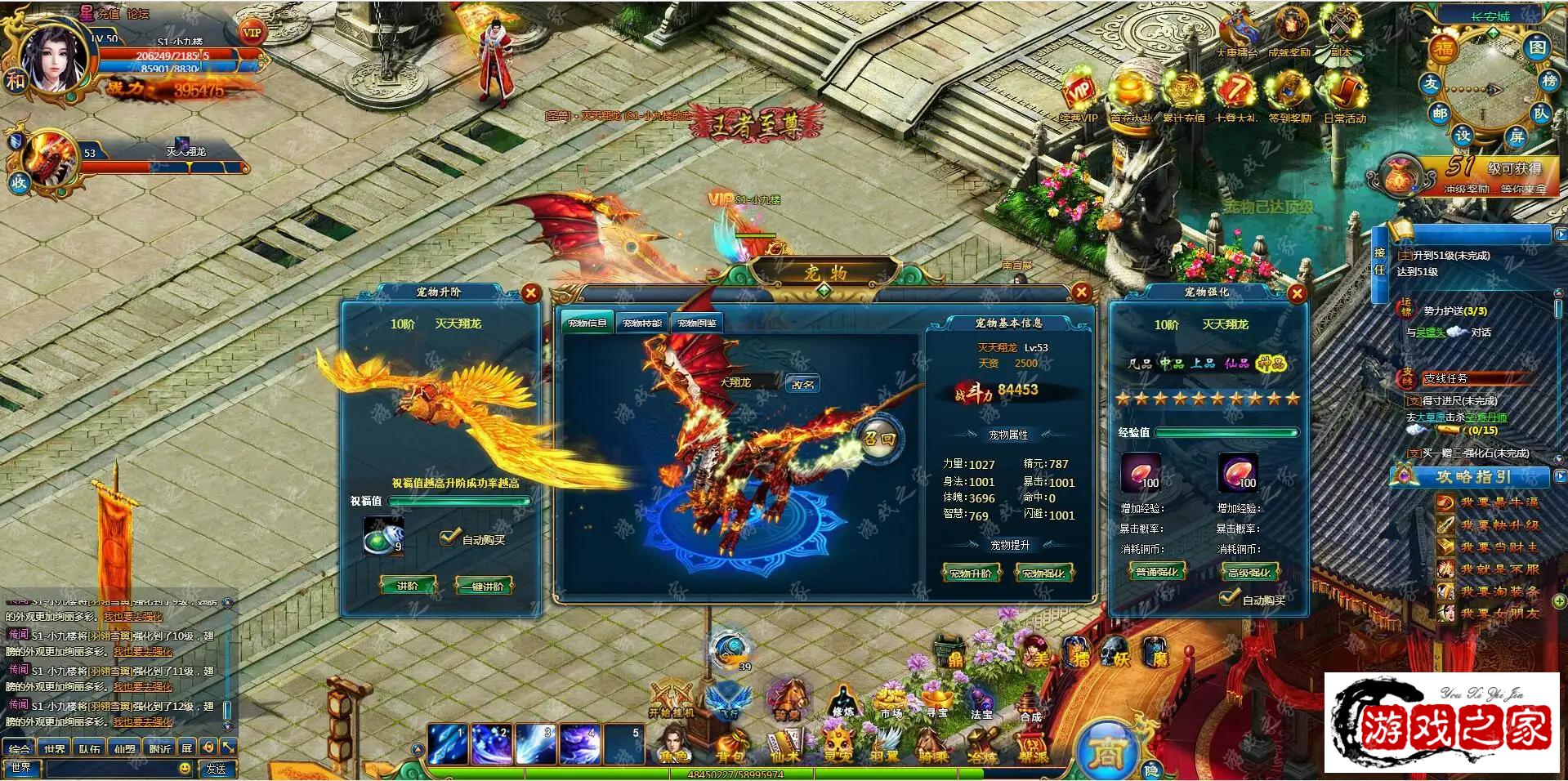Screen dimensions: 1568x781
Task: Activate the skill in hotbar slot 1
Action: (x=448, y=743)
